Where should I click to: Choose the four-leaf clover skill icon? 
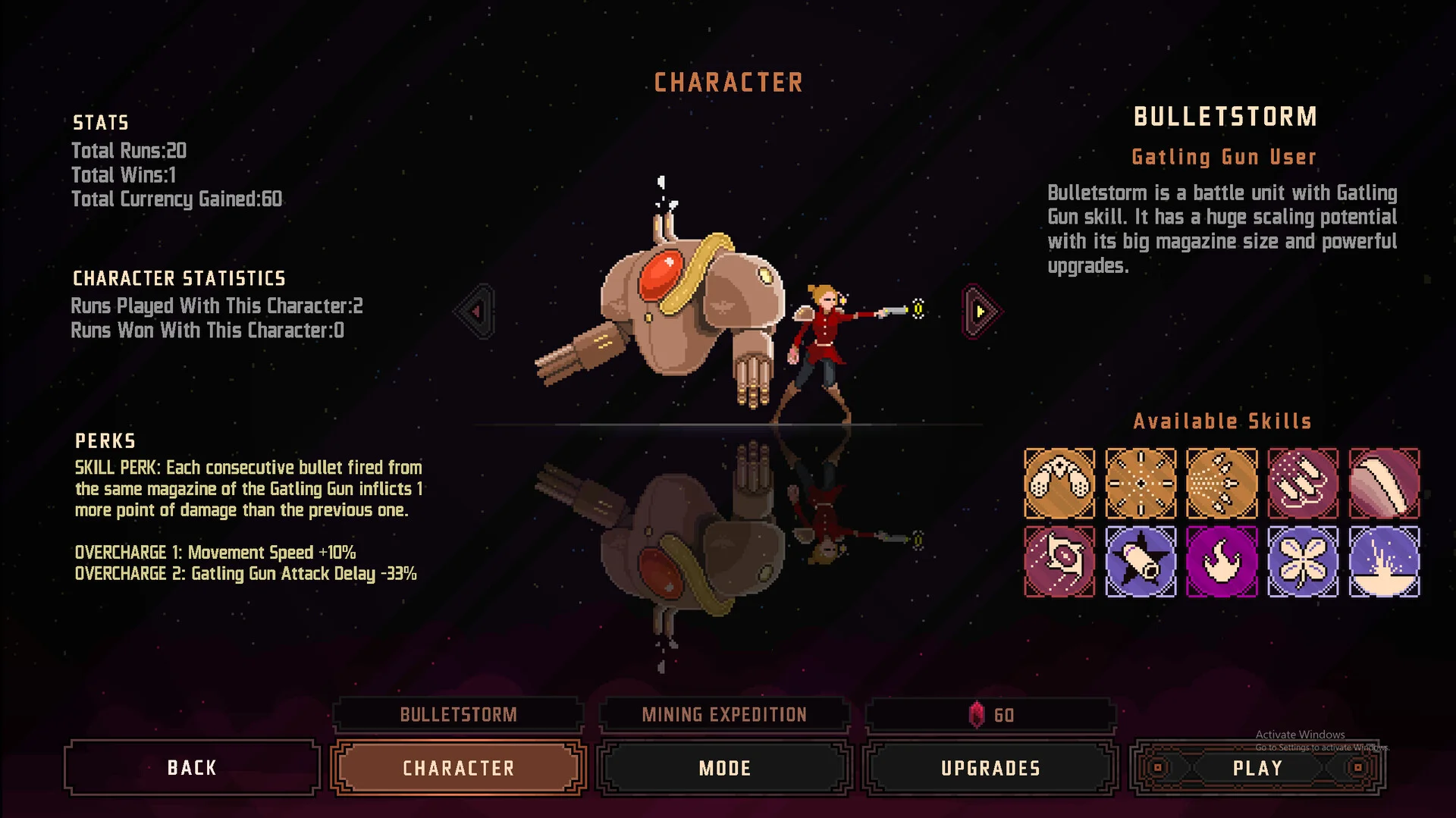point(1303,562)
